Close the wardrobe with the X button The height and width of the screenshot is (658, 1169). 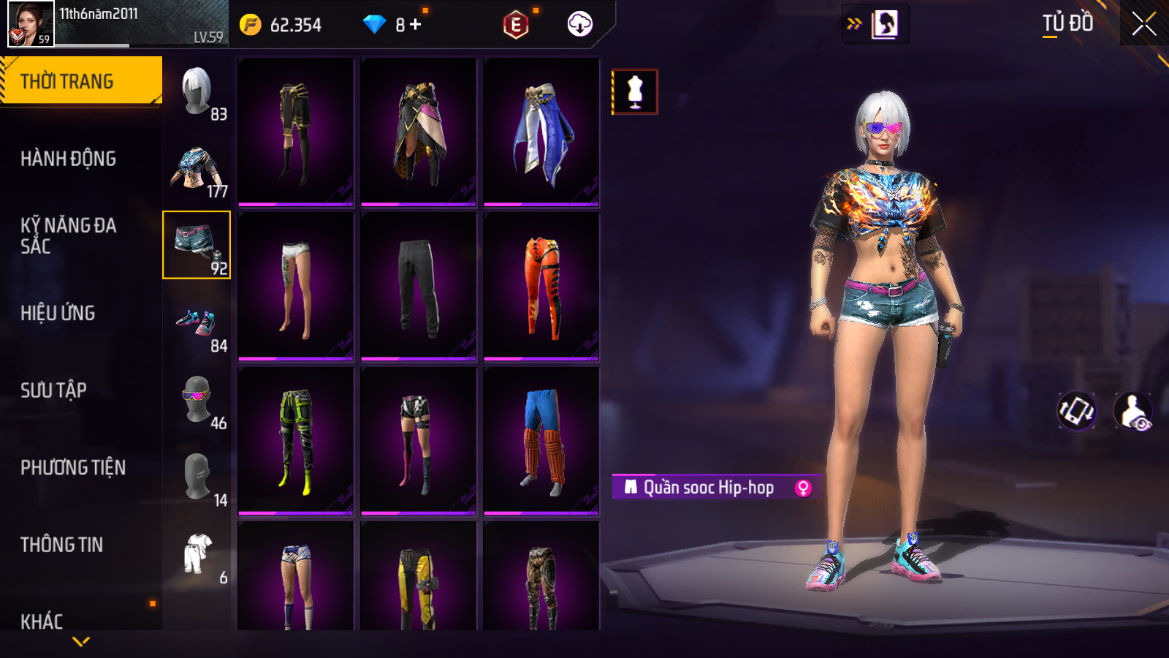click(x=1143, y=25)
